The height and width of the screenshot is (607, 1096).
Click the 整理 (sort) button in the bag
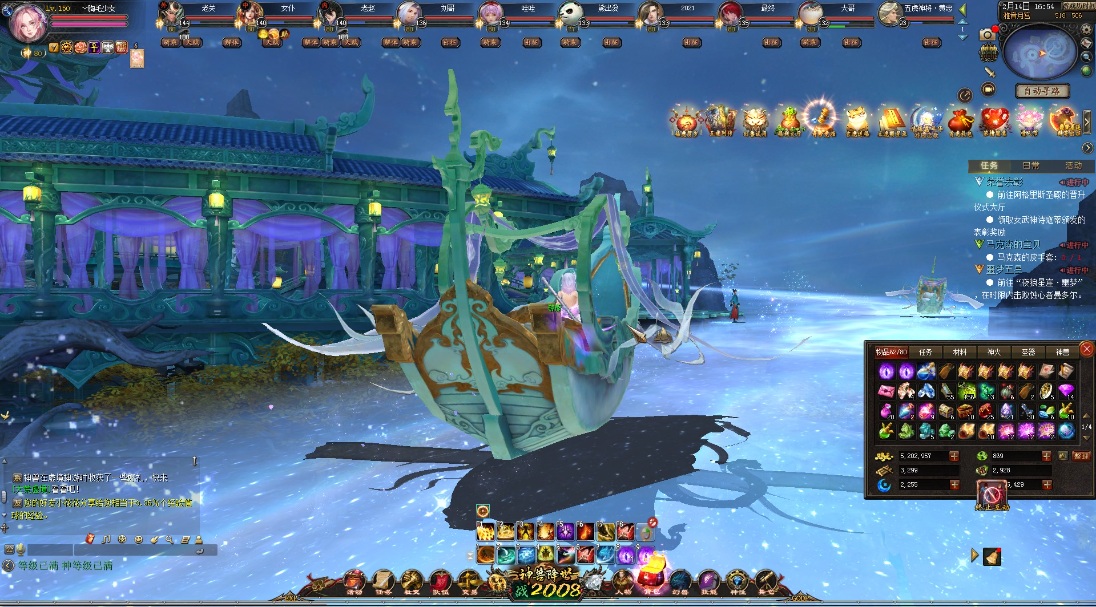pos(1081,456)
